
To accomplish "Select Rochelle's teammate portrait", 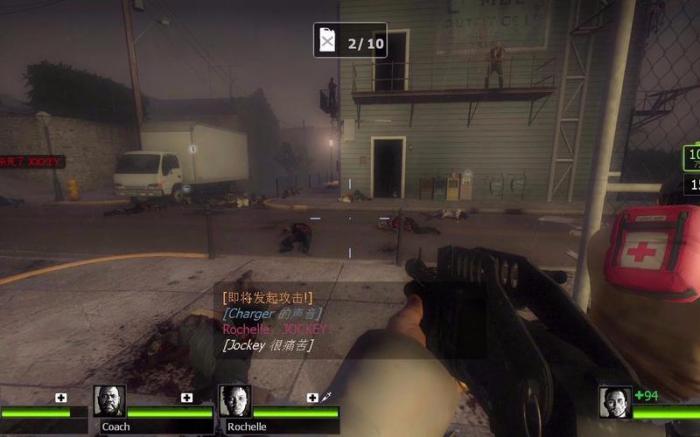I will tap(235, 402).
